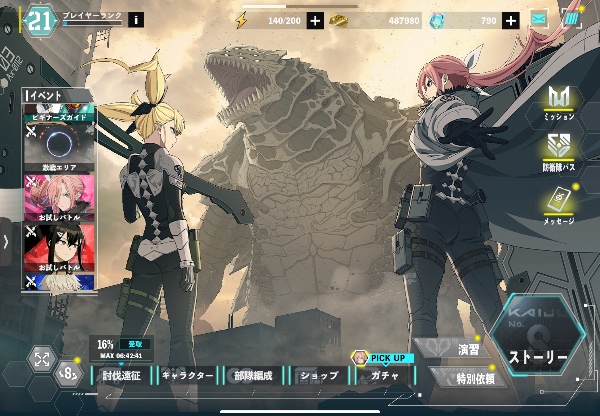Open the キャラクター (Character) menu
Viewport: 600px width, 416px height.
click(x=188, y=377)
